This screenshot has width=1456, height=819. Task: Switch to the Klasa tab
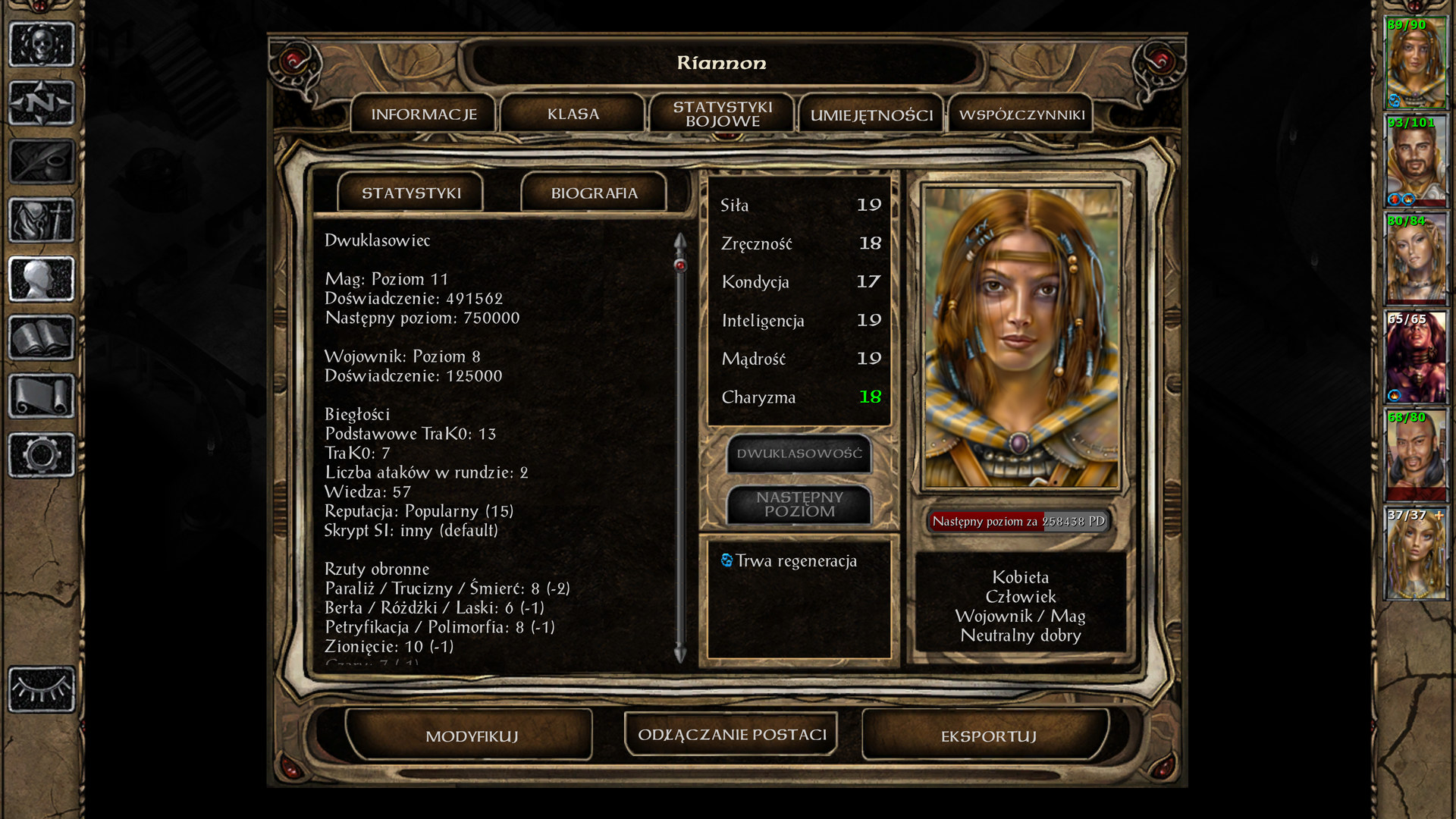click(573, 115)
